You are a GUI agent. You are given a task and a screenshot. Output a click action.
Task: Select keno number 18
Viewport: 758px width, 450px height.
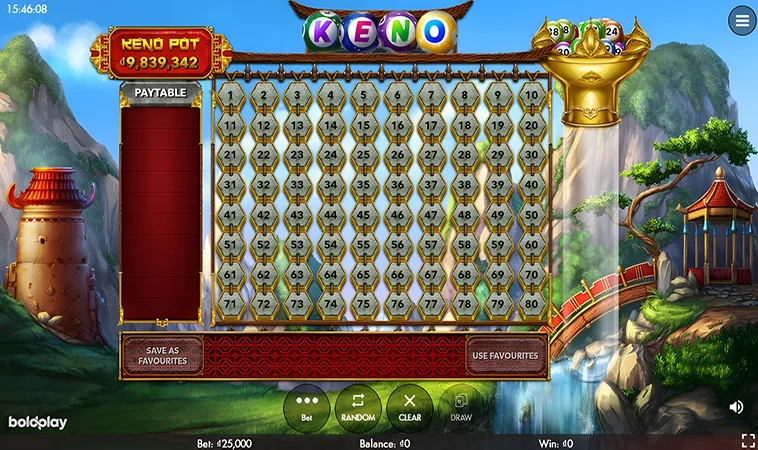coord(465,126)
